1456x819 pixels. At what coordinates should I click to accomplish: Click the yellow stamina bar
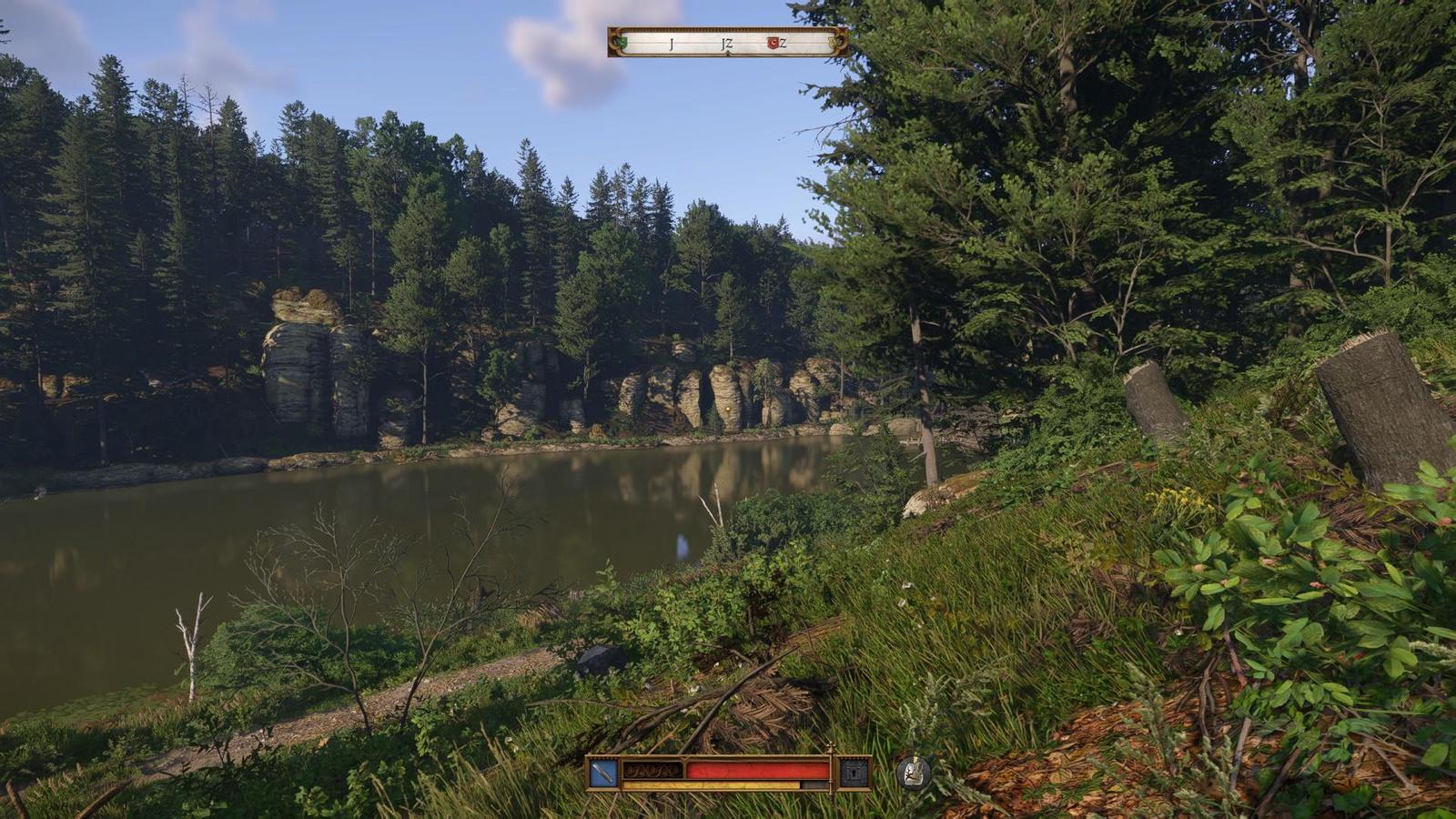coord(719,784)
